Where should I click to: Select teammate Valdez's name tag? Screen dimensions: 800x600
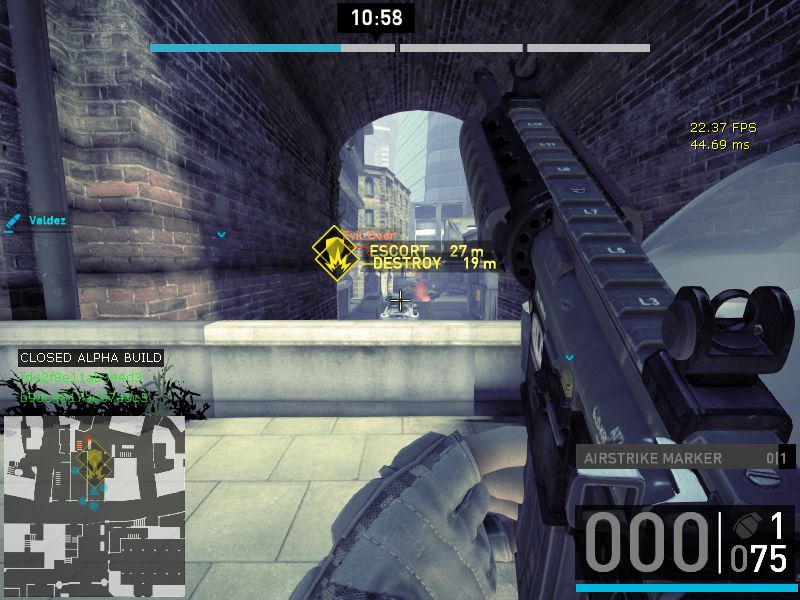(x=47, y=220)
